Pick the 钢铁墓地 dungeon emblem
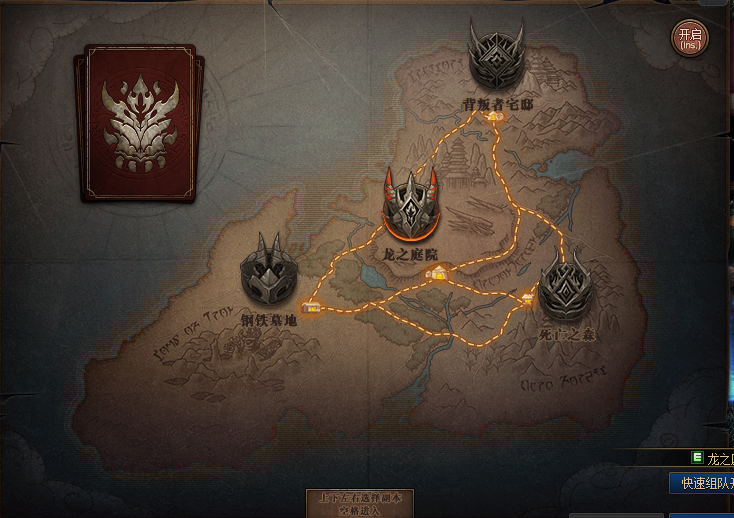Viewport: 734px width, 518px height. coord(269,273)
